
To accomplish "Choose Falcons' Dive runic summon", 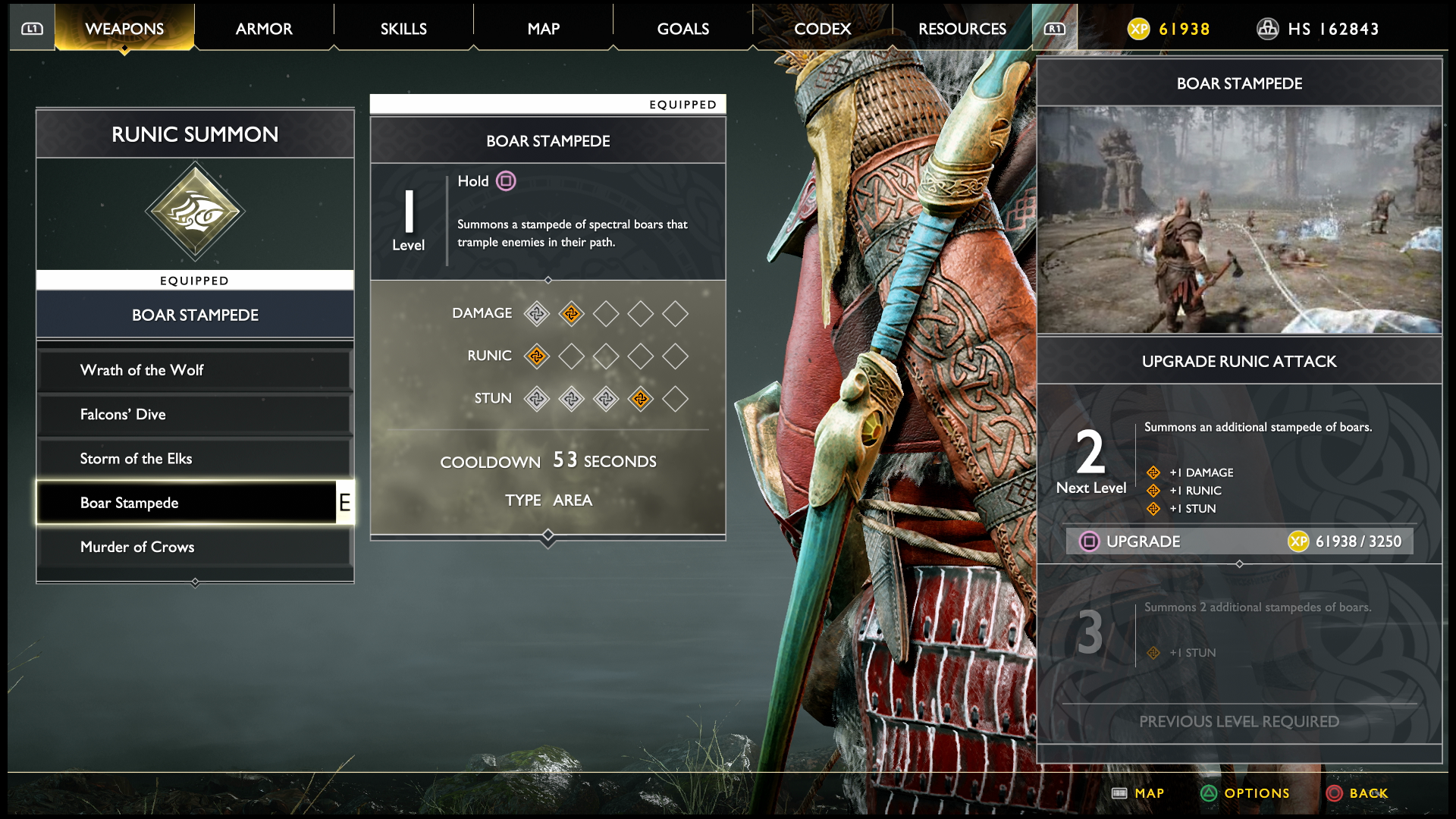I will (194, 414).
